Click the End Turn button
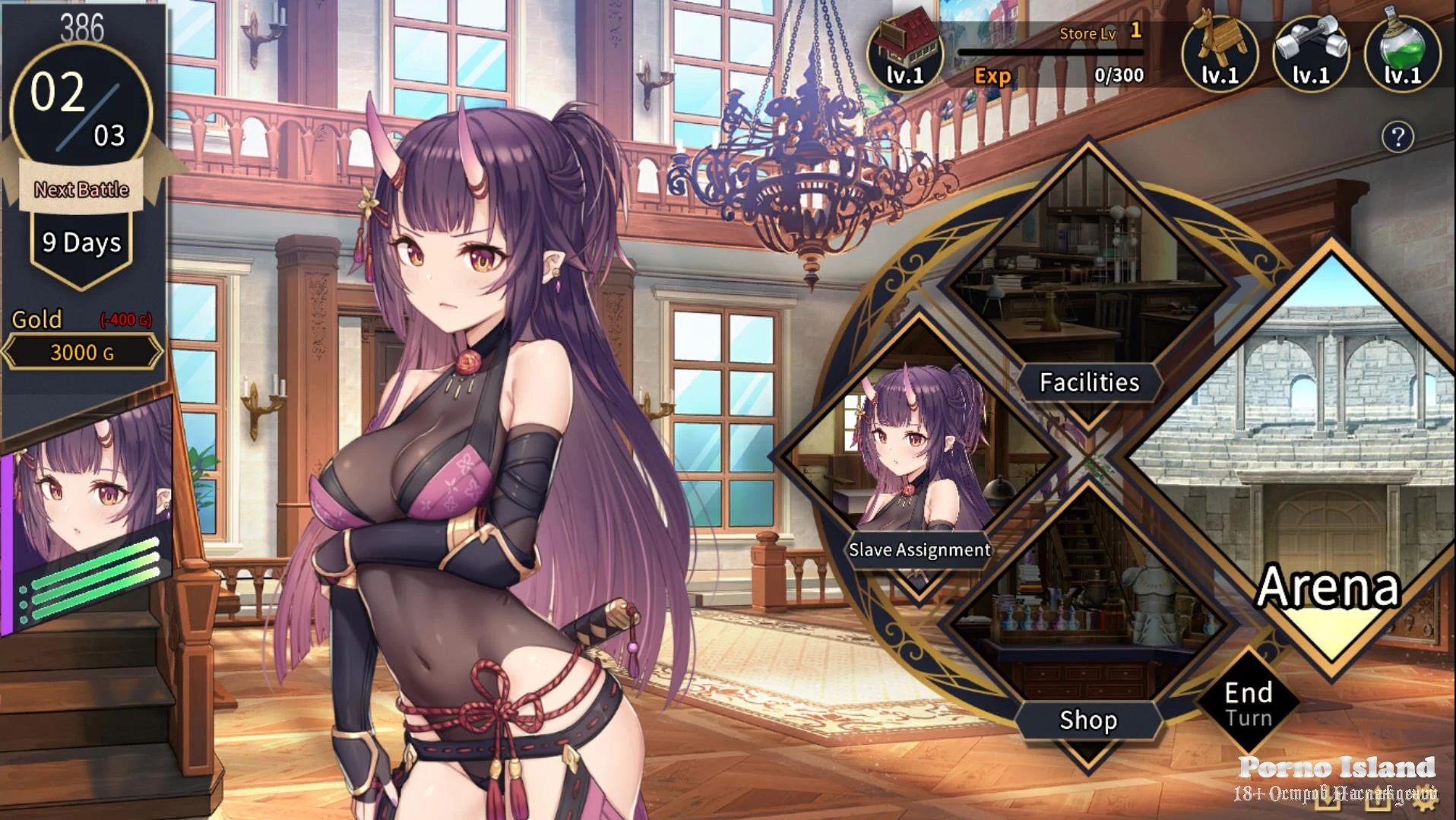1456x820 pixels. pyautogui.click(x=1248, y=704)
